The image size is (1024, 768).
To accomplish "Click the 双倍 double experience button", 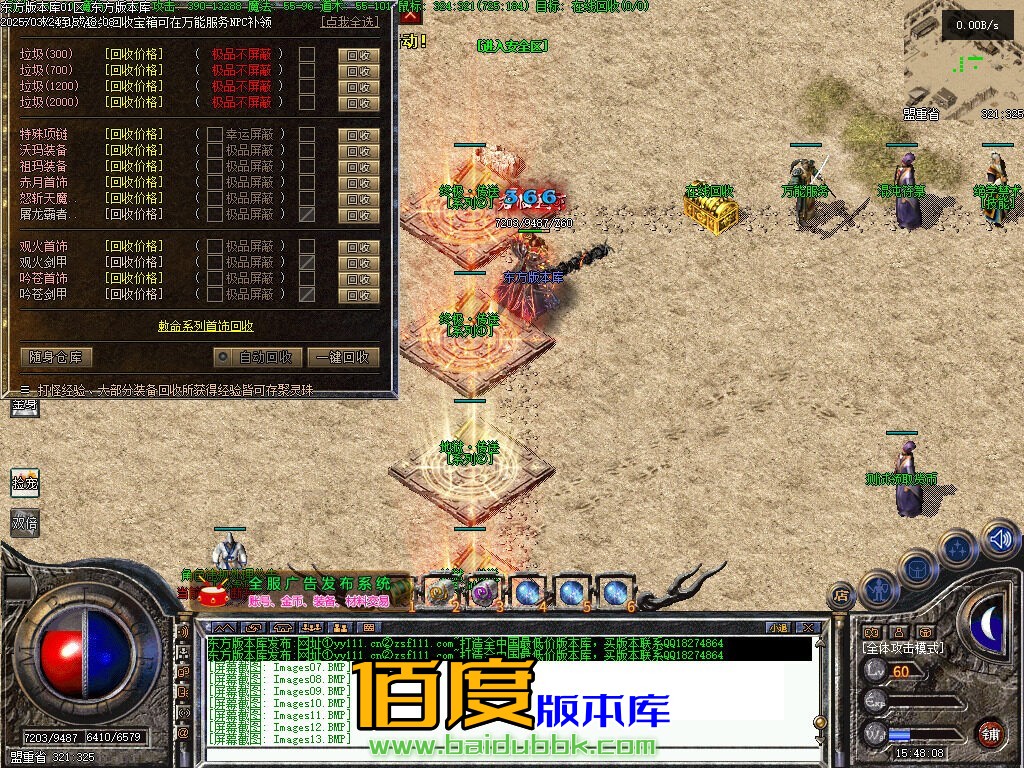I will 25,522.
